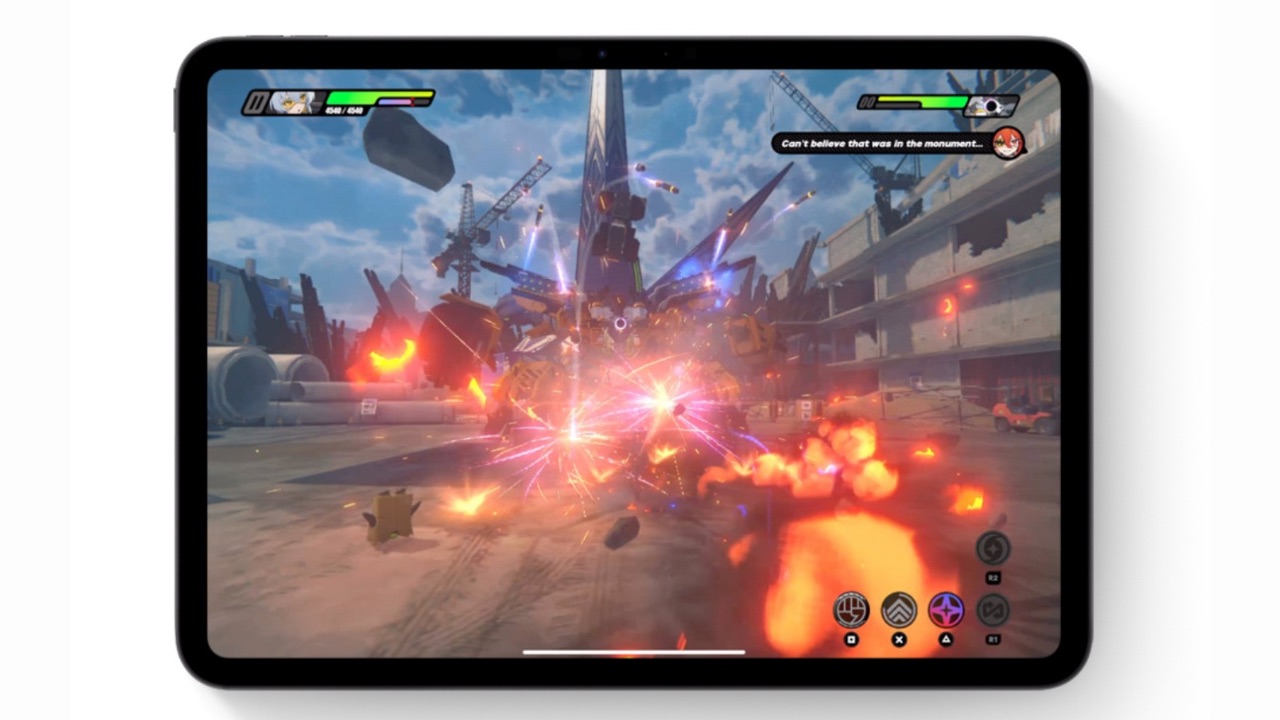Screen dimensions: 1280x720
Task: Tap the X button prompt under the dodge skill
Action: click(898, 640)
